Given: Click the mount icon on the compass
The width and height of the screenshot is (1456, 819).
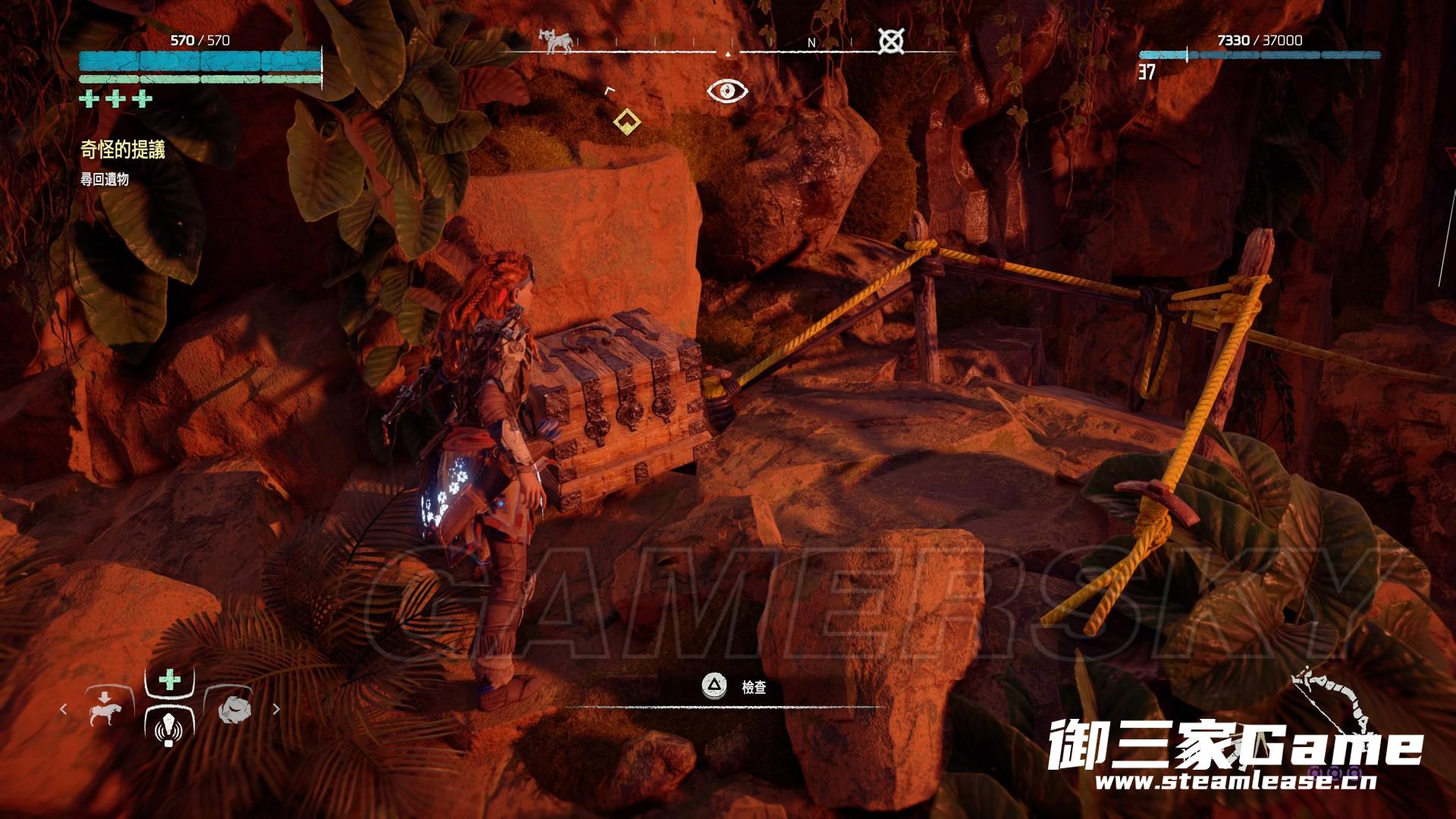Looking at the screenshot, I should tap(554, 41).
